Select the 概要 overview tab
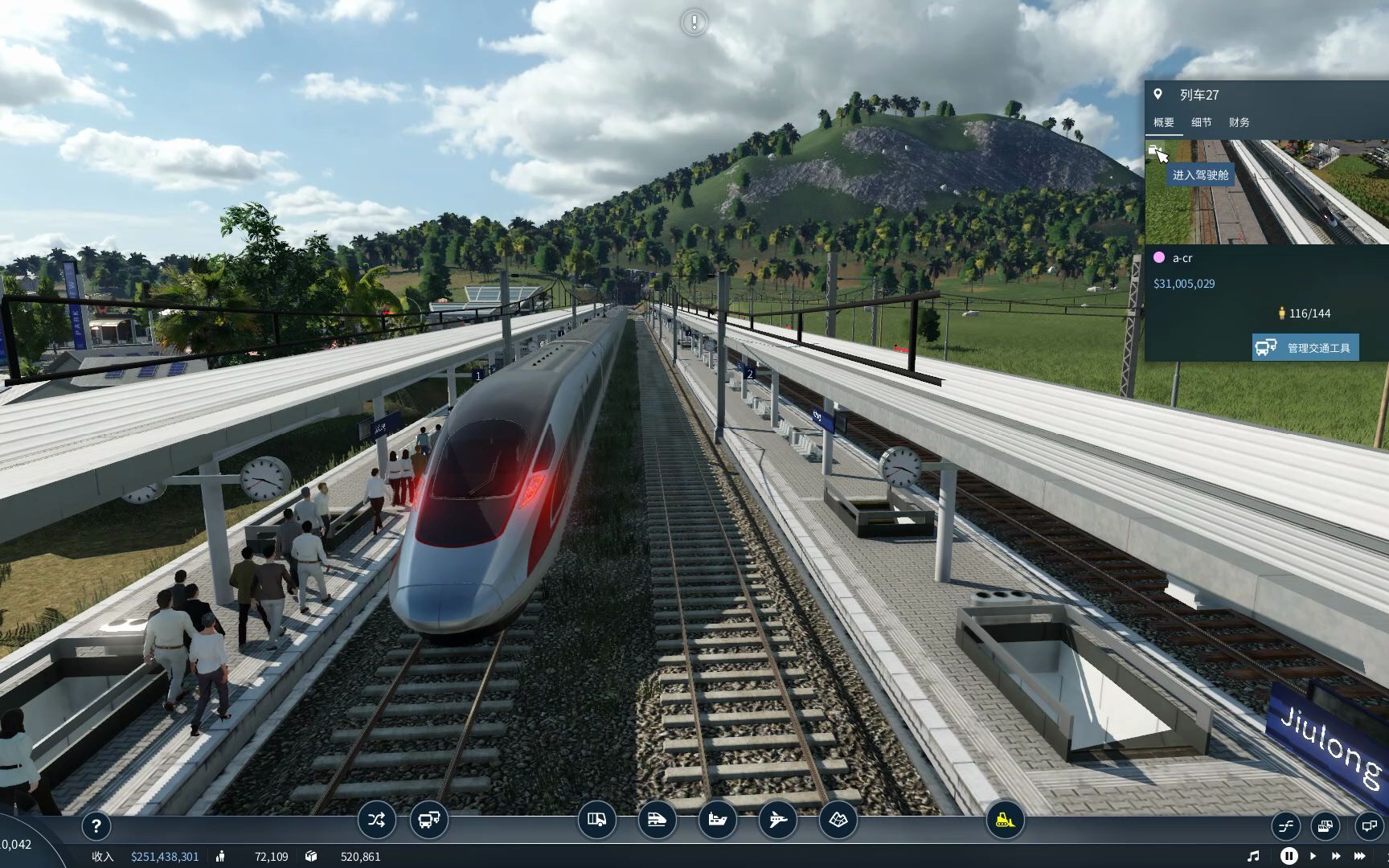The width and height of the screenshot is (1389, 868). pyautogui.click(x=1164, y=122)
